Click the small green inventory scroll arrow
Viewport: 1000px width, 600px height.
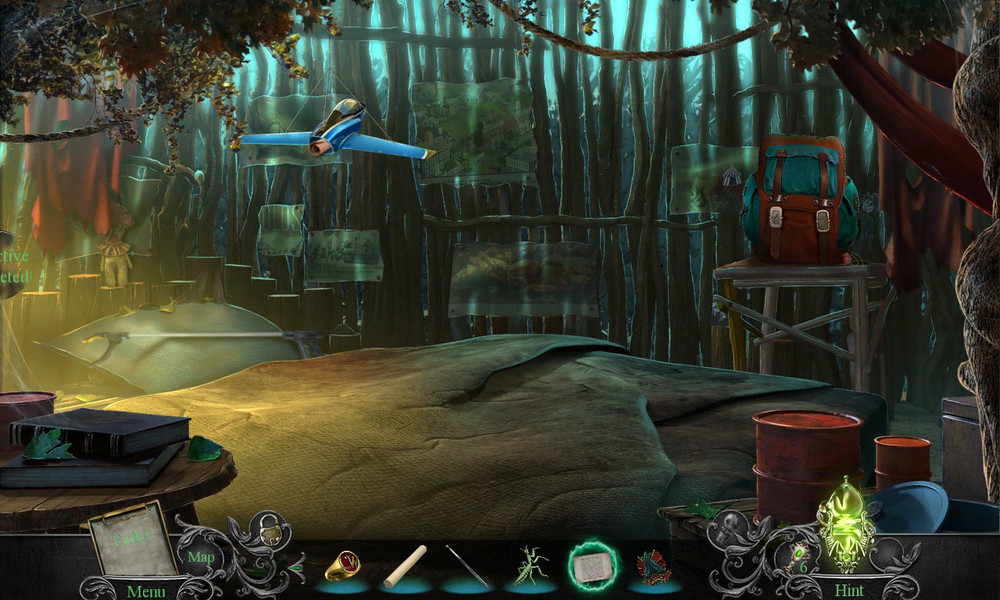click(x=297, y=568)
